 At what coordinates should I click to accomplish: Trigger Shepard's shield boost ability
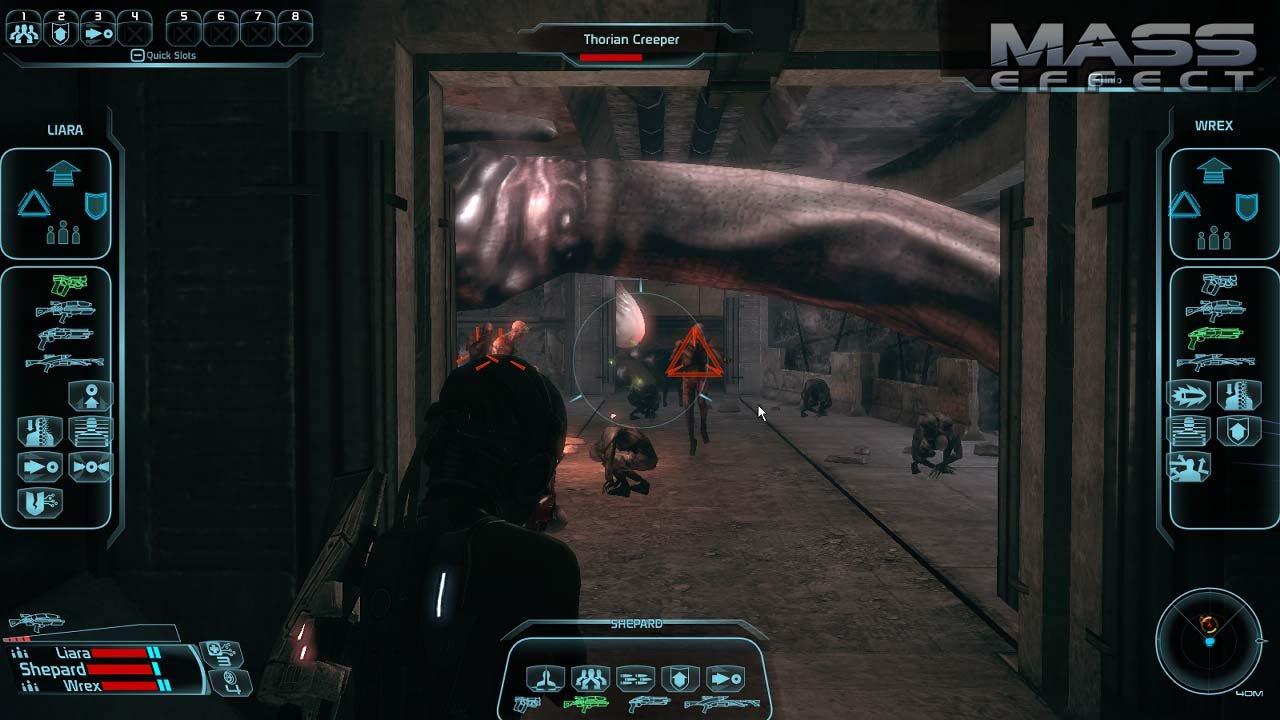click(x=680, y=680)
